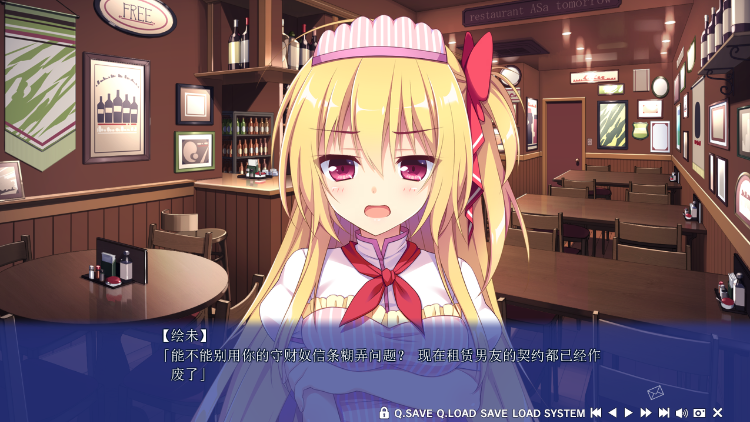Hide the text window with X
750x422 pixels.
(717, 413)
